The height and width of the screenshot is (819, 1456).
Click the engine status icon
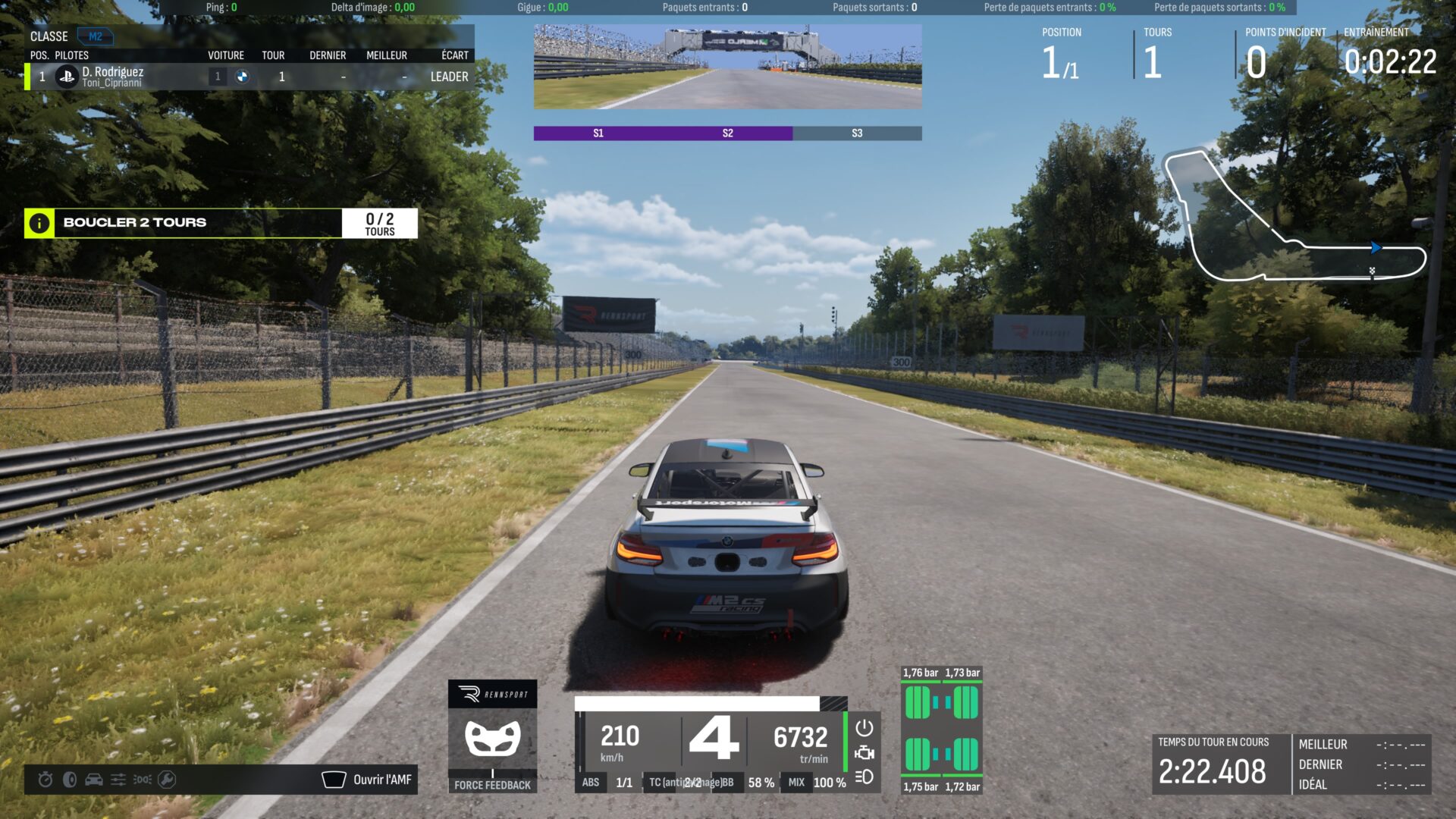coord(864,753)
